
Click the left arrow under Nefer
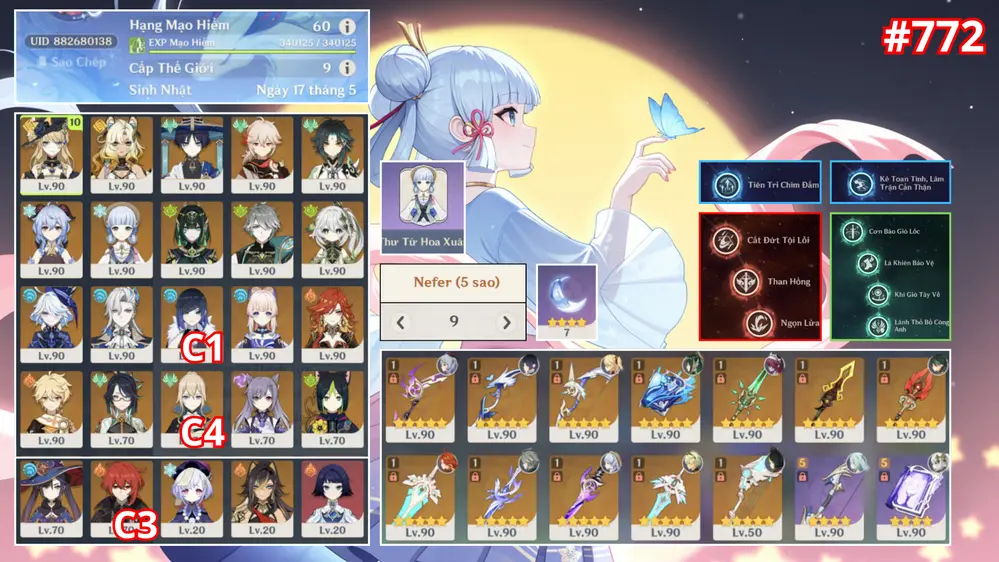pyautogui.click(x=401, y=322)
